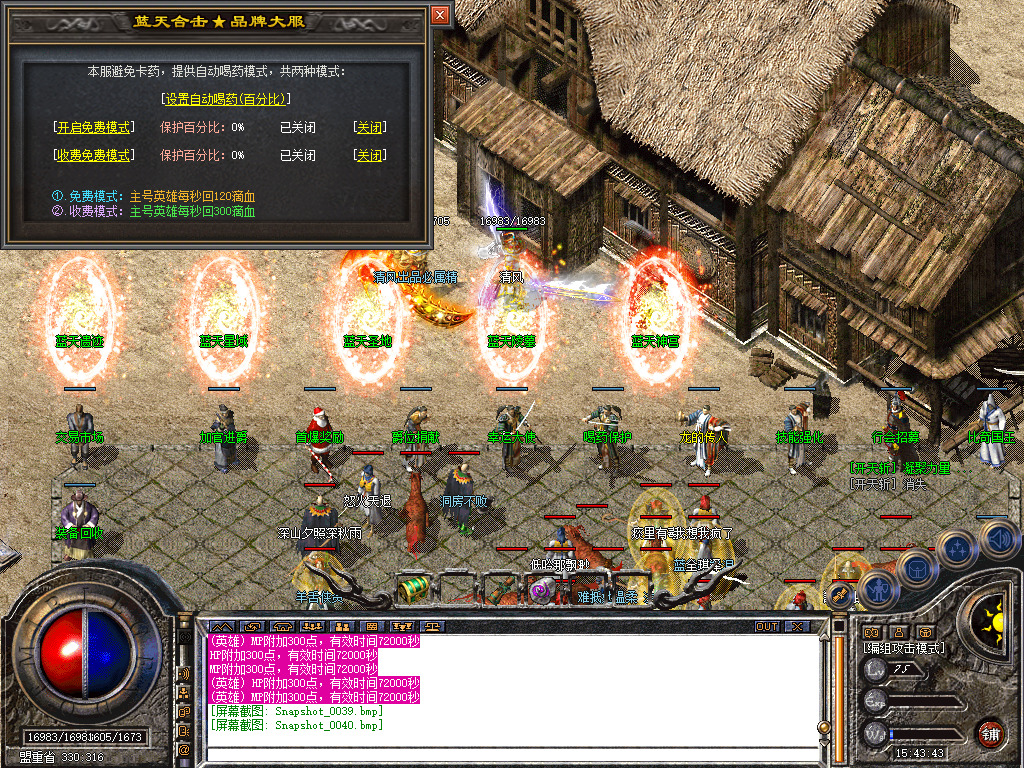Toggle the speaker icon beside chat

(x=185, y=673)
